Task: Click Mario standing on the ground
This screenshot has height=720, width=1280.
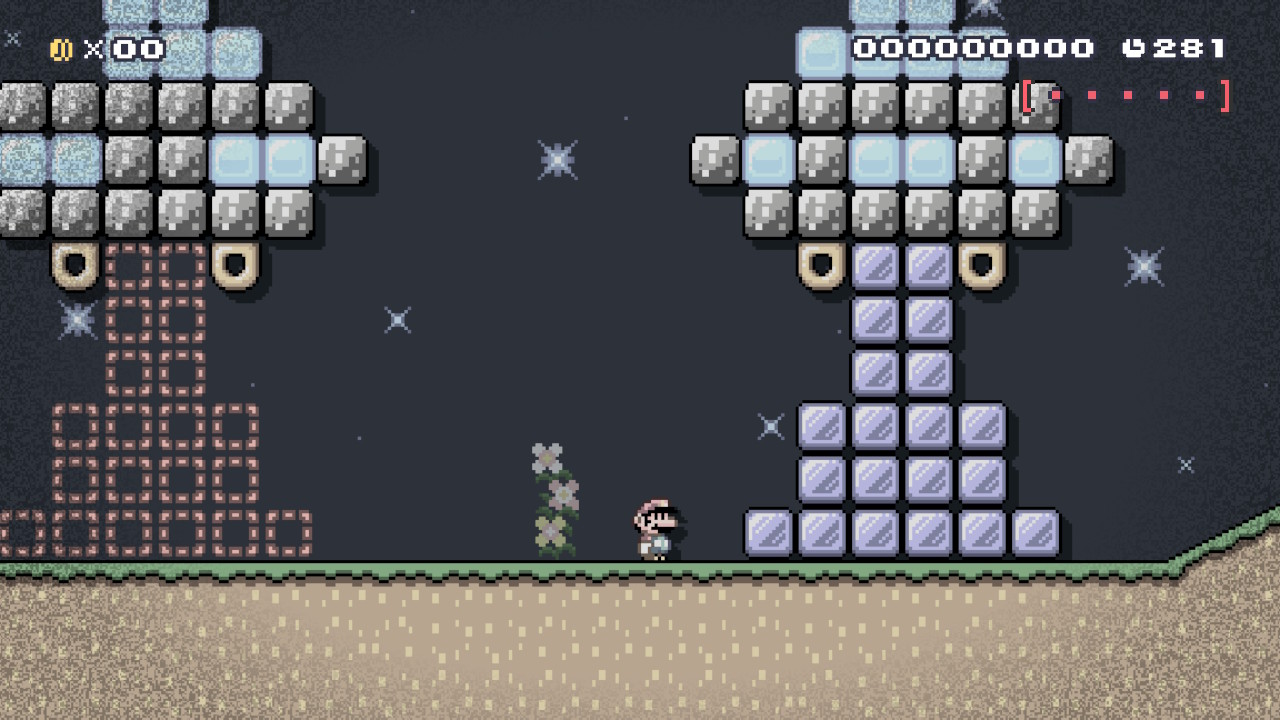Action: (655, 525)
